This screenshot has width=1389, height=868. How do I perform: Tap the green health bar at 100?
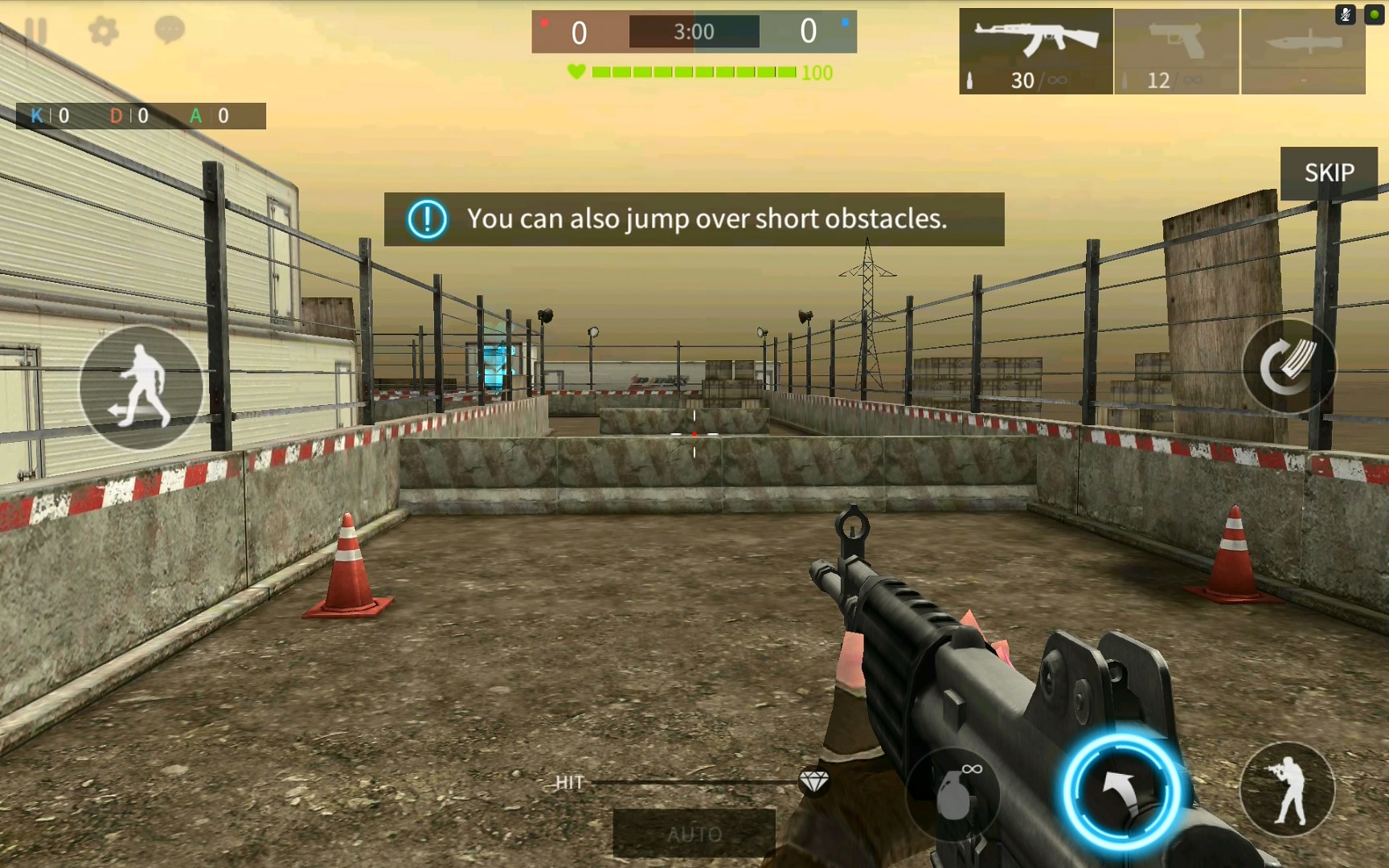click(x=691, y=72)
